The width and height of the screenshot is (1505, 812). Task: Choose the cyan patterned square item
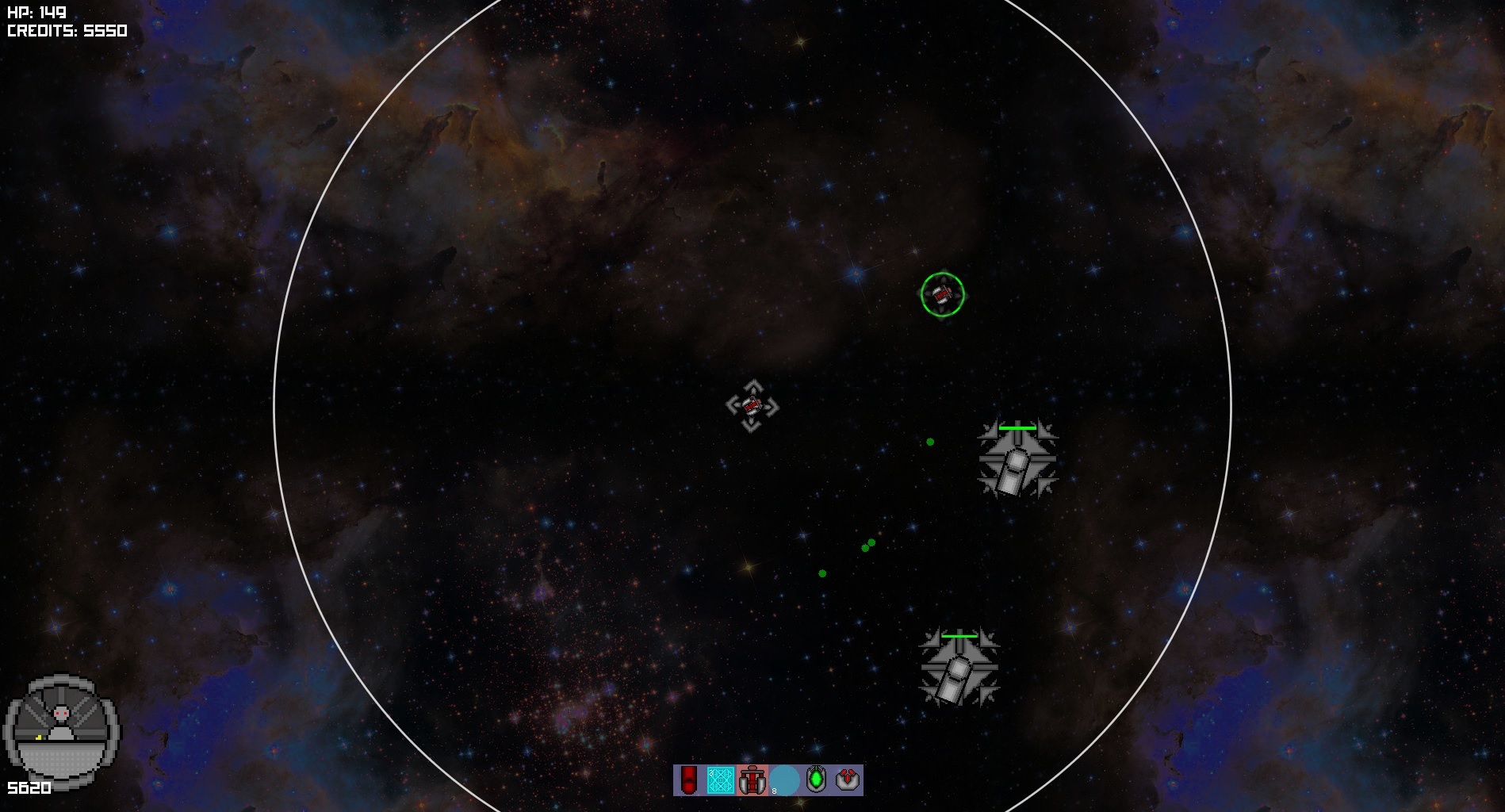click(721, 779)
